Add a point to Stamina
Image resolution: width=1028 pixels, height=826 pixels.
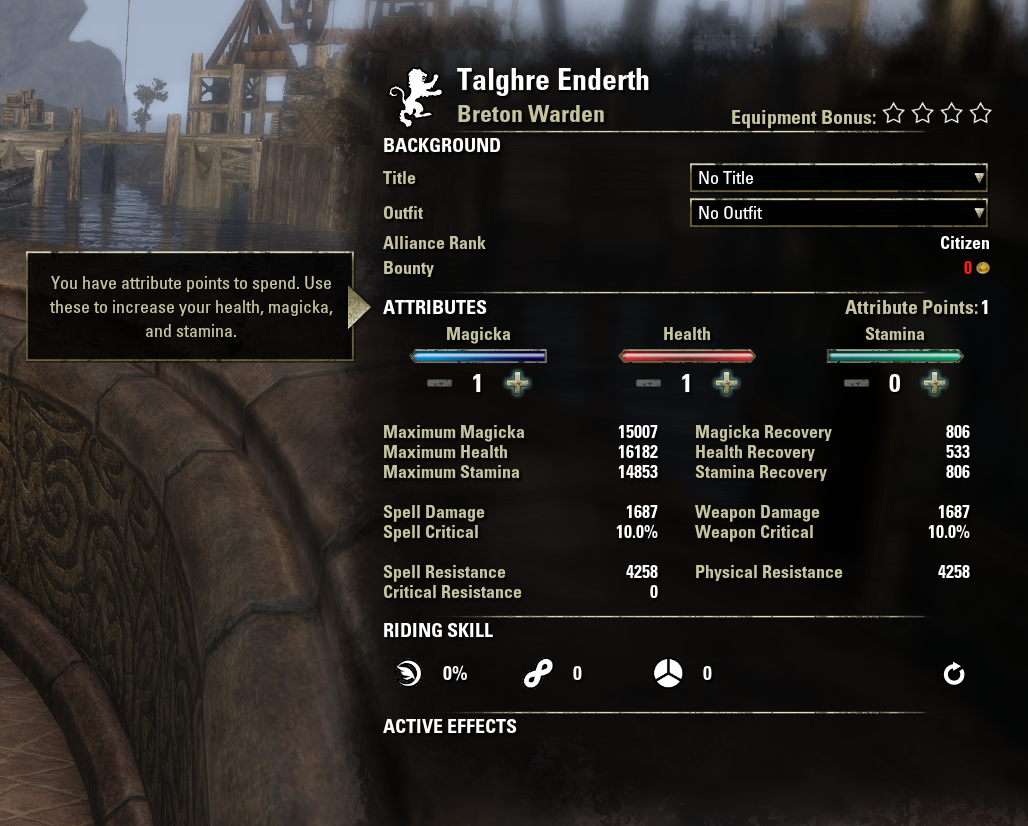tap(934, 383)
